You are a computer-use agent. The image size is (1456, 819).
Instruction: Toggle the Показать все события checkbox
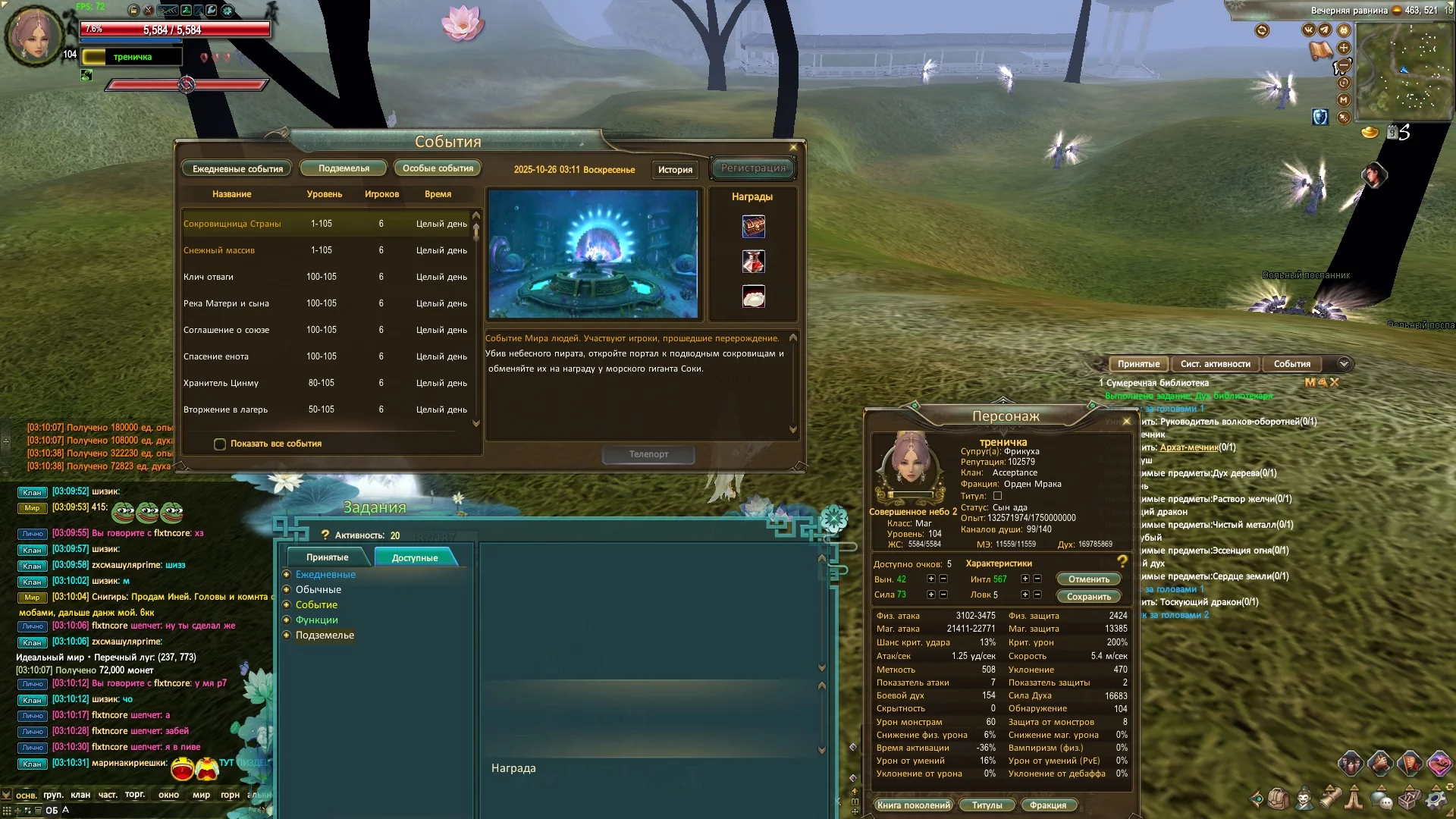click(x=220, y=444)
